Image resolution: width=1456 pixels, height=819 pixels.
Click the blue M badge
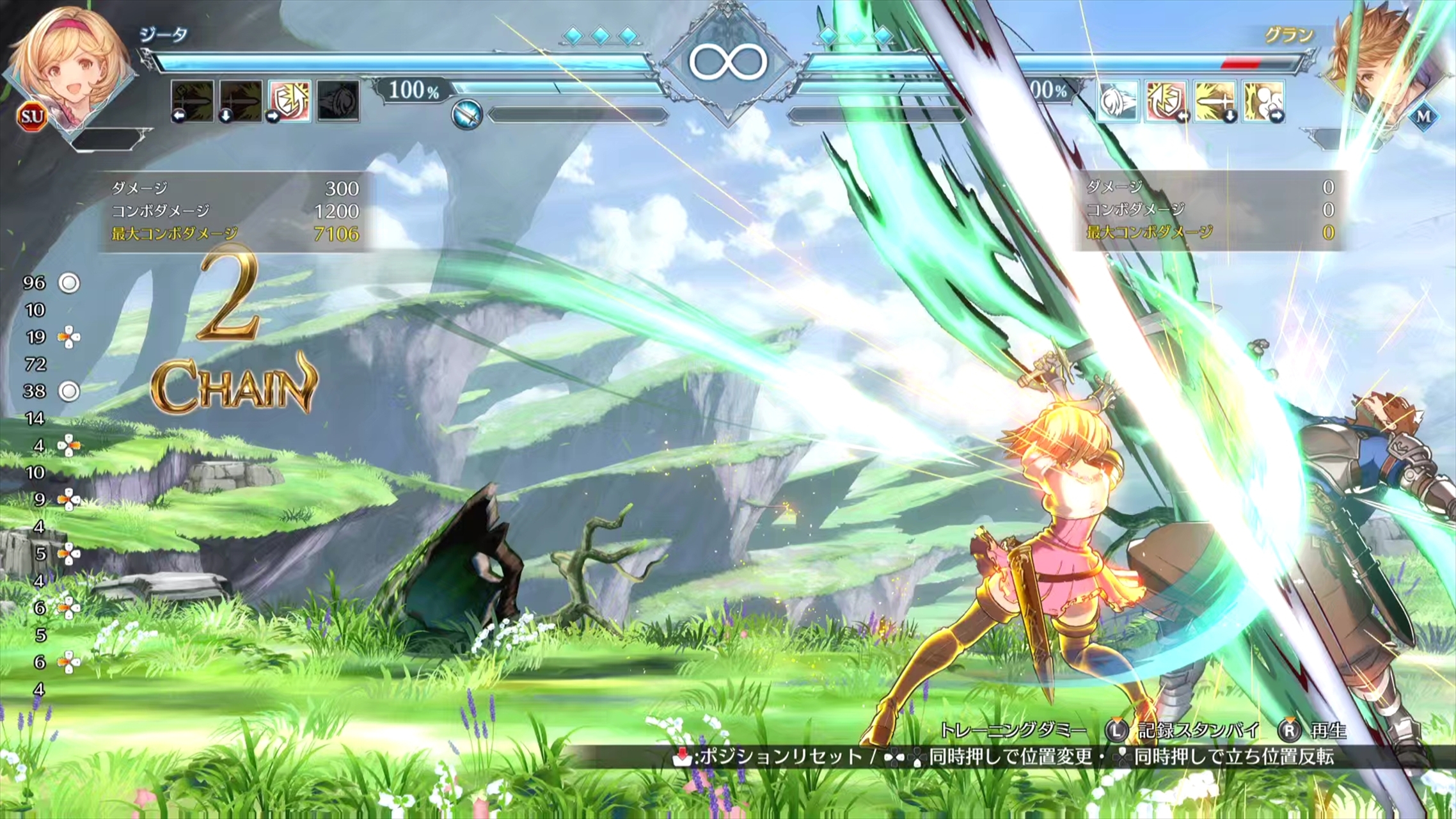(x=1424, y=116)
